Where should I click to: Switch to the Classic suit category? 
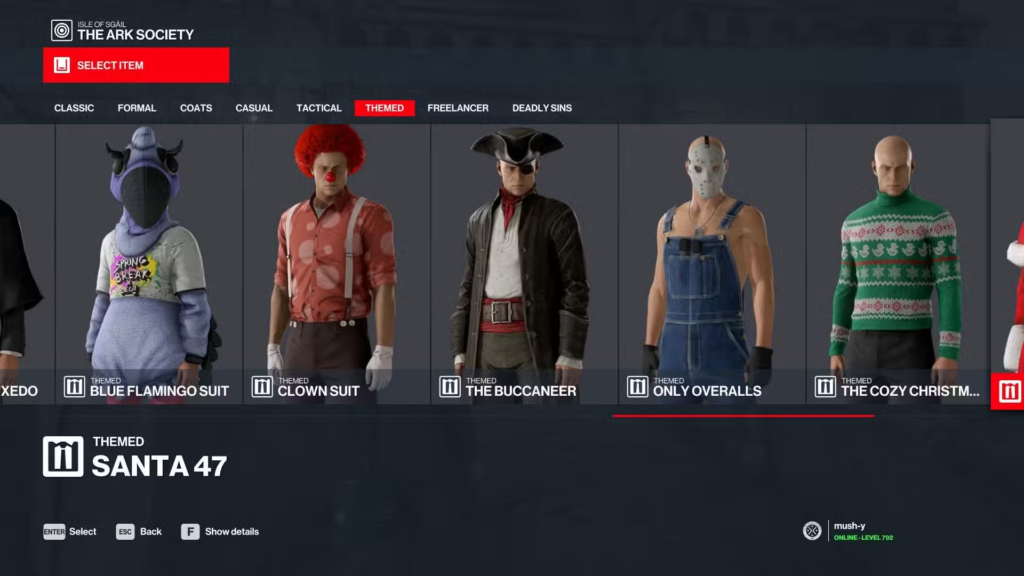point(74,108)
